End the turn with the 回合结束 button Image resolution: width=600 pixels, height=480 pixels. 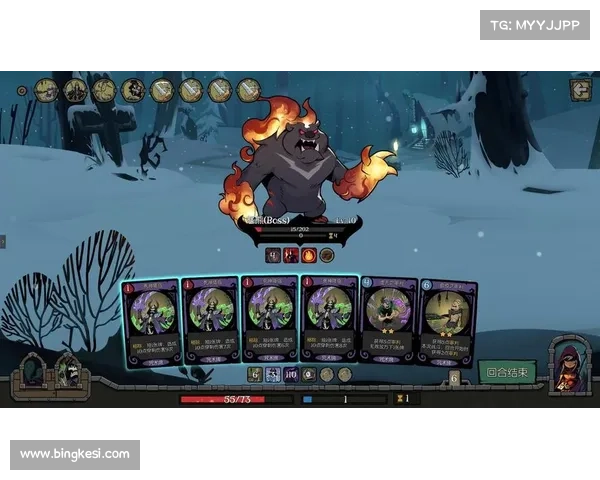(x=507, y=372)
